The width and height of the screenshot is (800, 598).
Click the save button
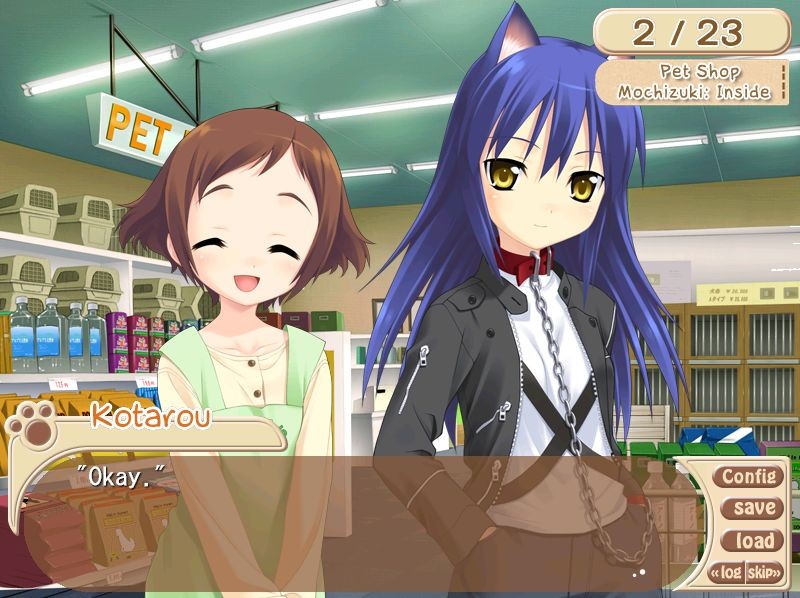(753, 508)
